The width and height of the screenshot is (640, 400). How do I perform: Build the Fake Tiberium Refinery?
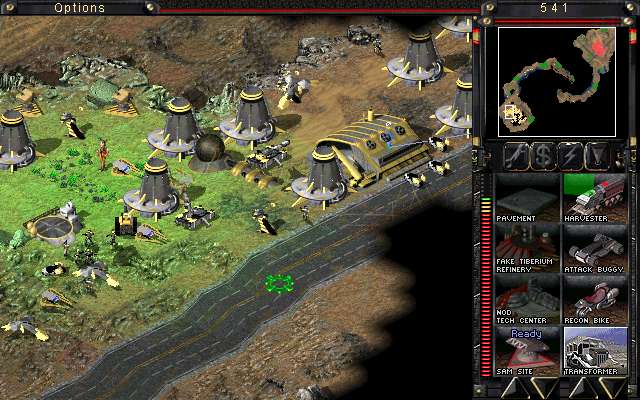pos(529,248)
